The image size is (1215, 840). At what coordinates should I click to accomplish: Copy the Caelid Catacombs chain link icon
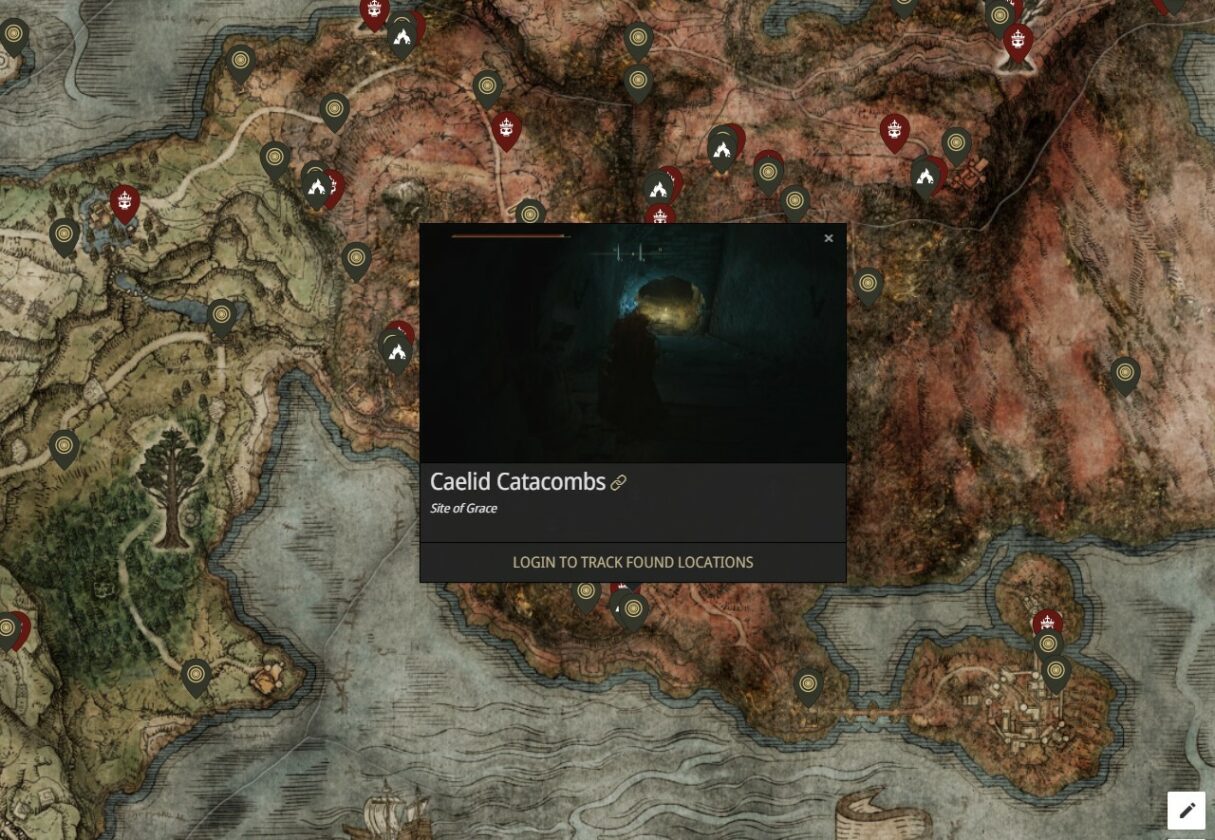tap(618, 483)
